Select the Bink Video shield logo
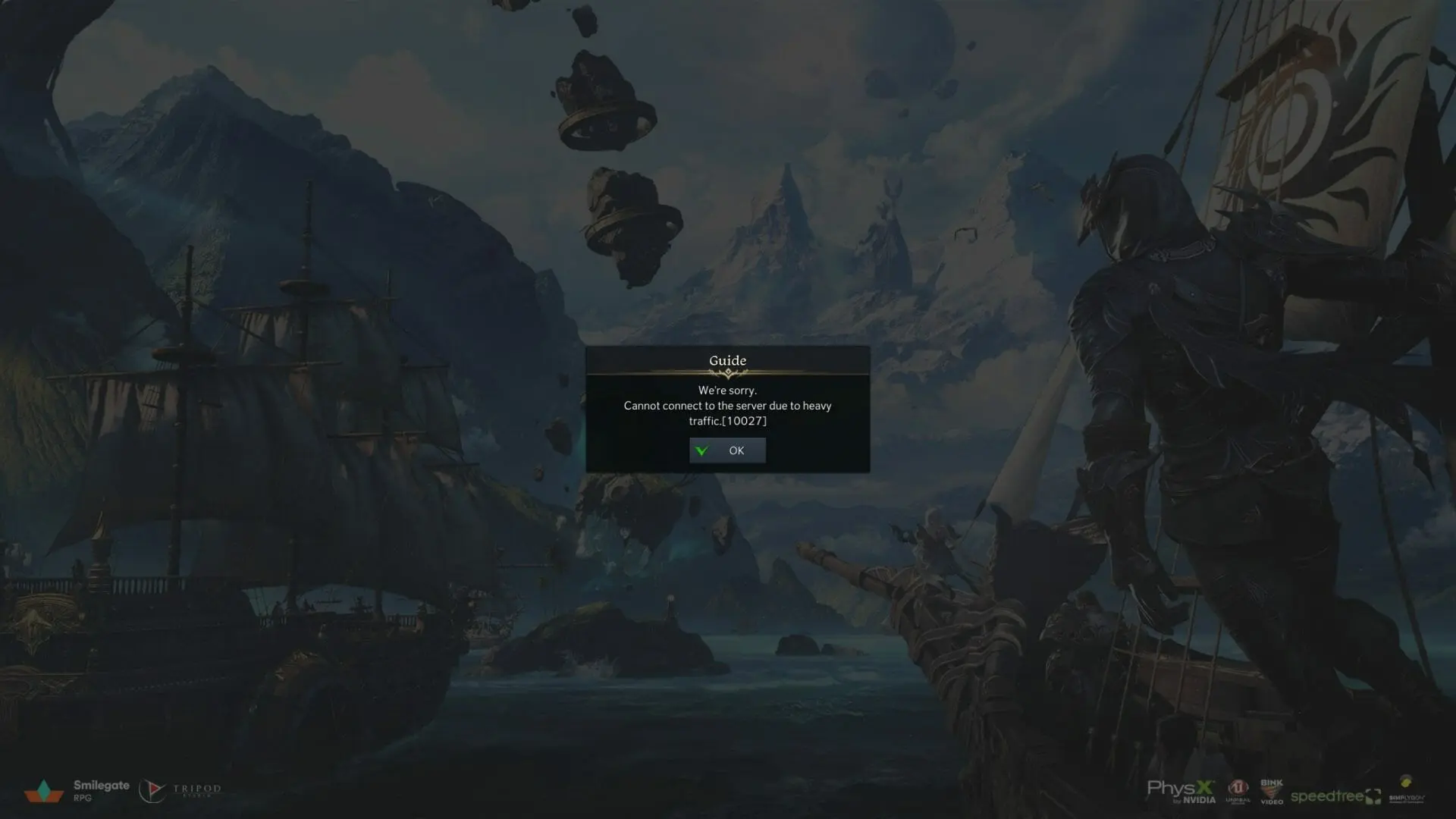This screenshot has width=1456, height=819. click(1271, 790)
